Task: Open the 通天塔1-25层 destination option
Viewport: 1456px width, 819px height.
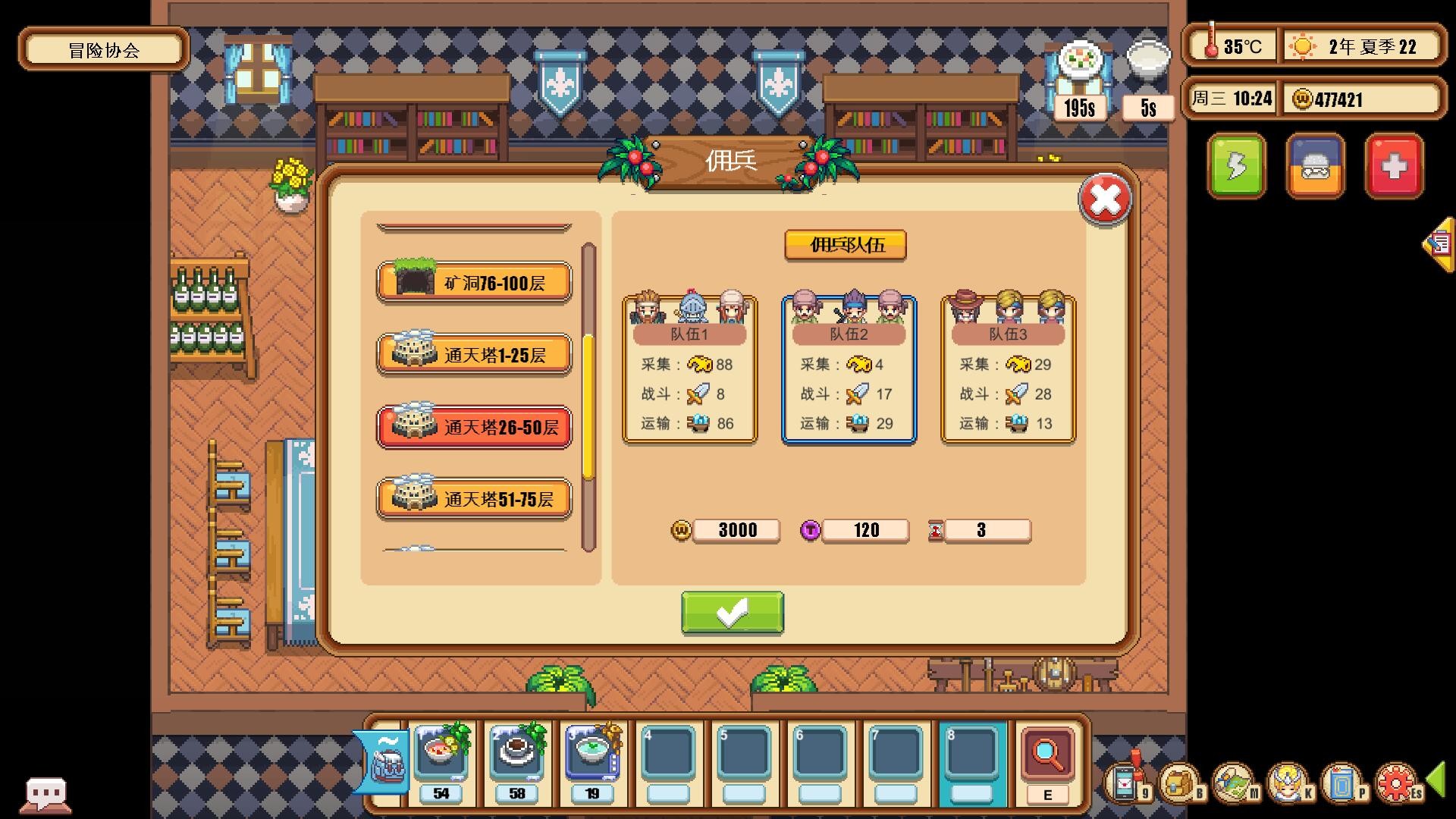Action: tap(474, 353)
